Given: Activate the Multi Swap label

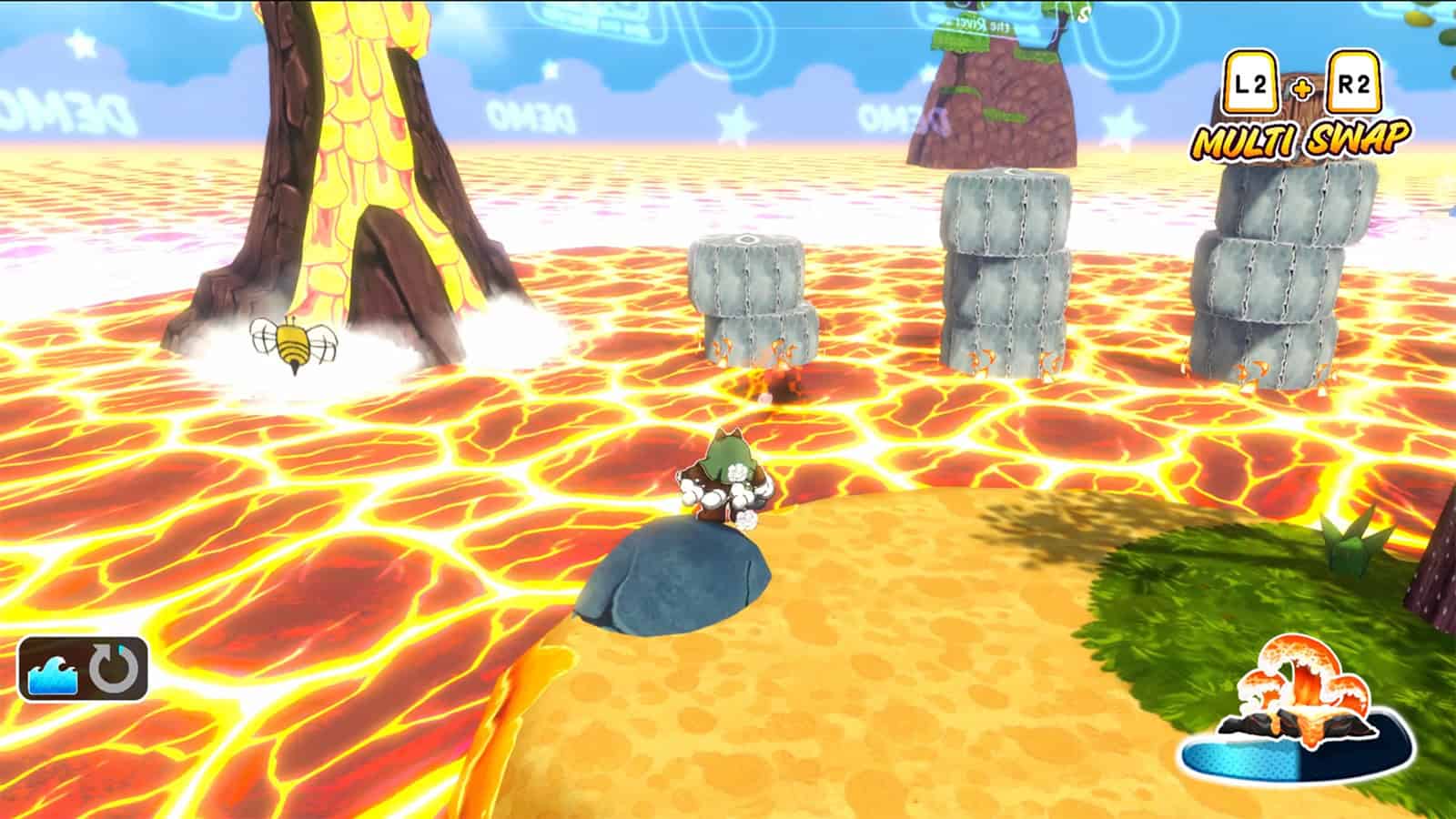Looking at the screenshot, I should (x=1301, y=138).
